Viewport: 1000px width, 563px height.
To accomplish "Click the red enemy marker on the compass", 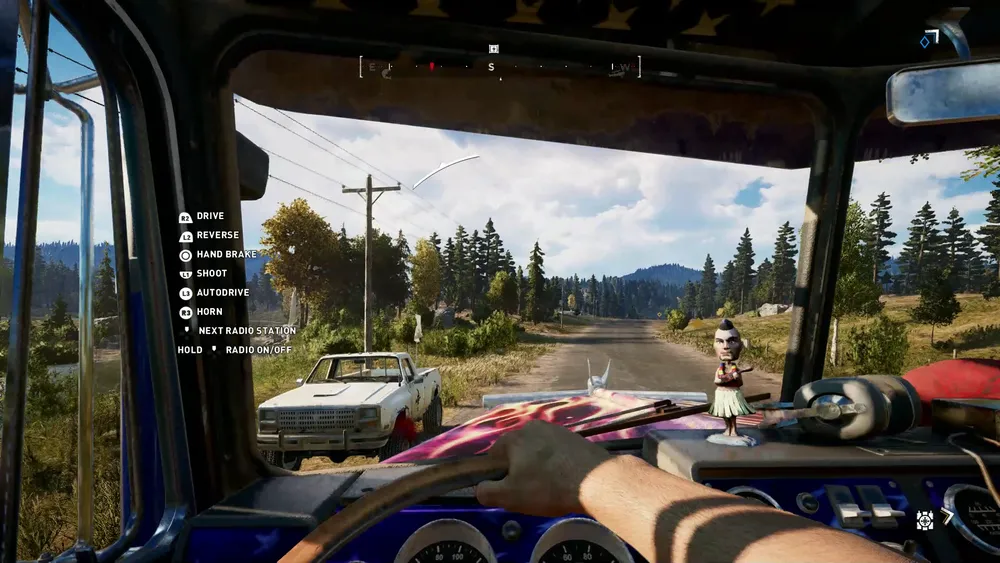I will tap(431, 67).
